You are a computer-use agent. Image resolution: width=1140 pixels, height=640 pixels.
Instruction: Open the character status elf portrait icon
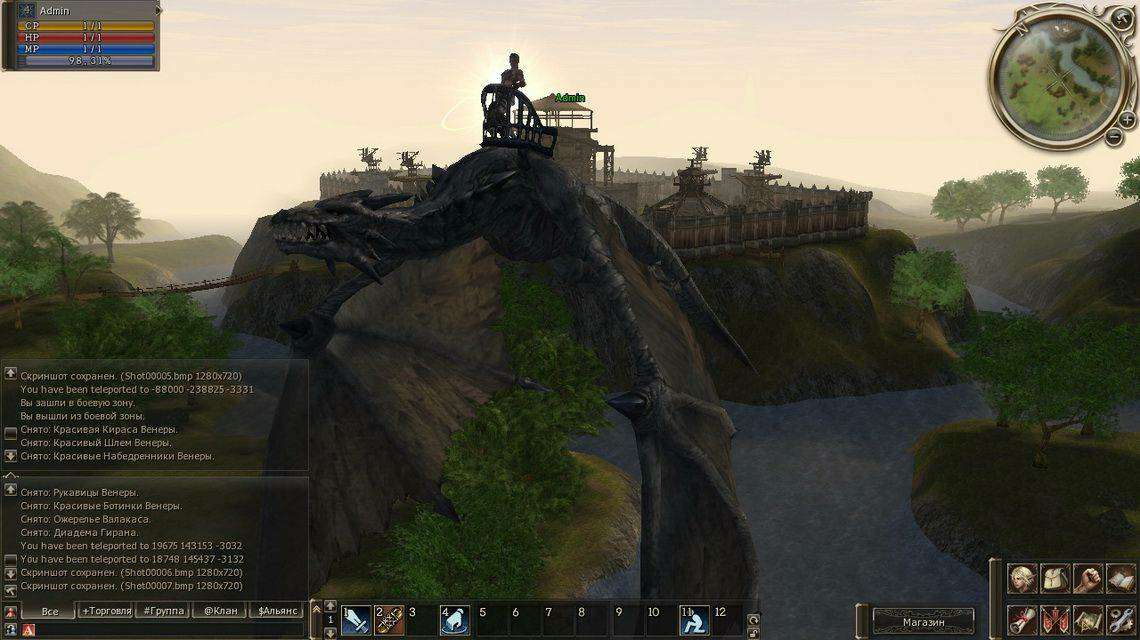1021,579
